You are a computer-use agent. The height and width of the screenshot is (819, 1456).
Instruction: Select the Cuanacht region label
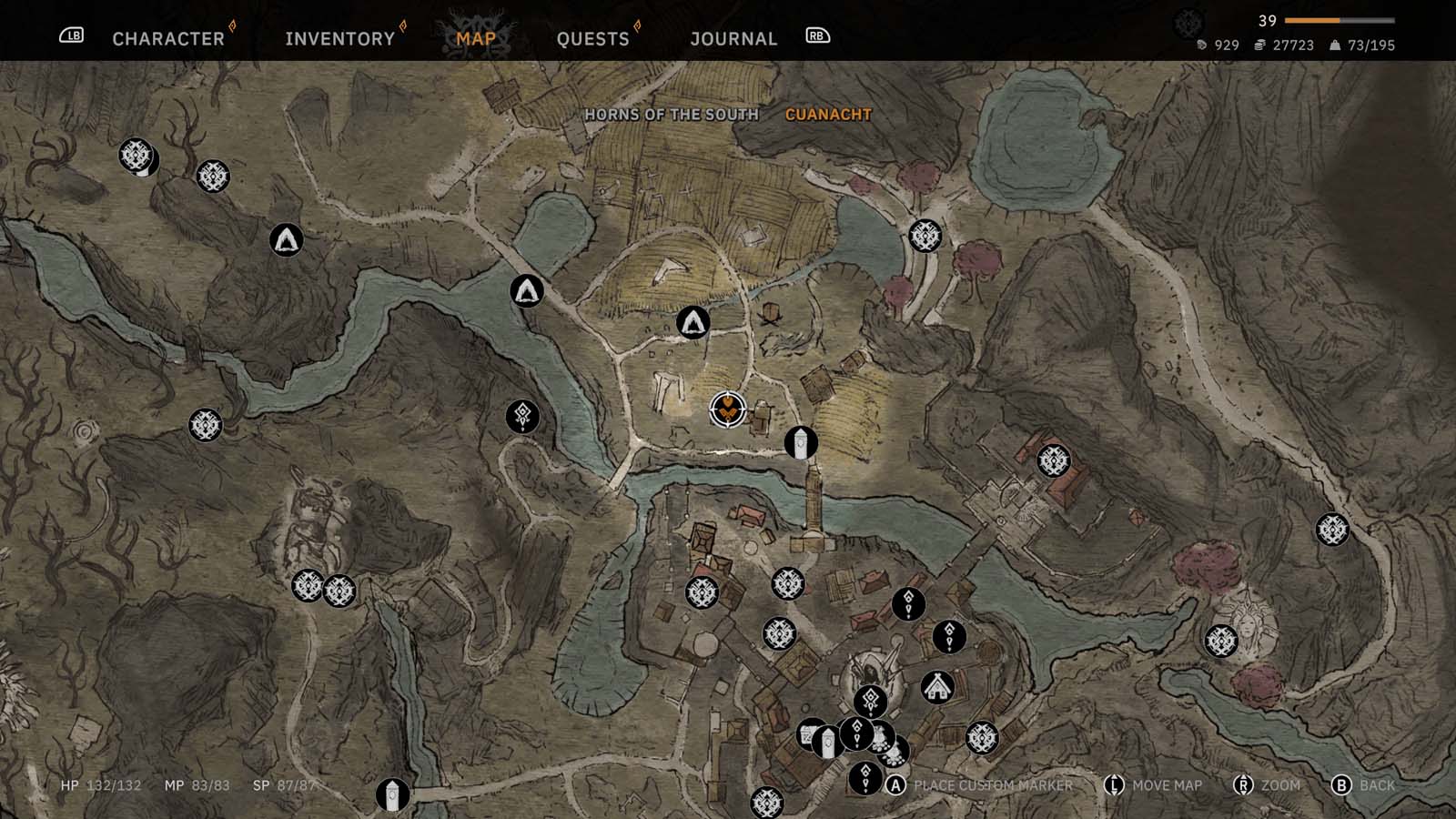(828, 115)
